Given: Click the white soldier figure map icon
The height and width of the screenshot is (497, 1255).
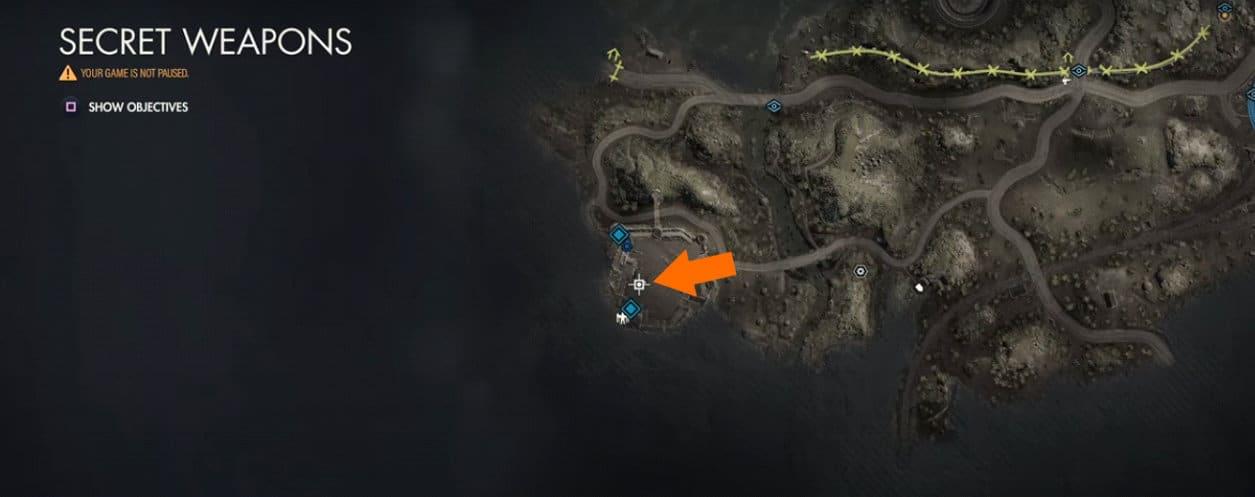Looking at the screenshot, I should [x=622, y=319].
